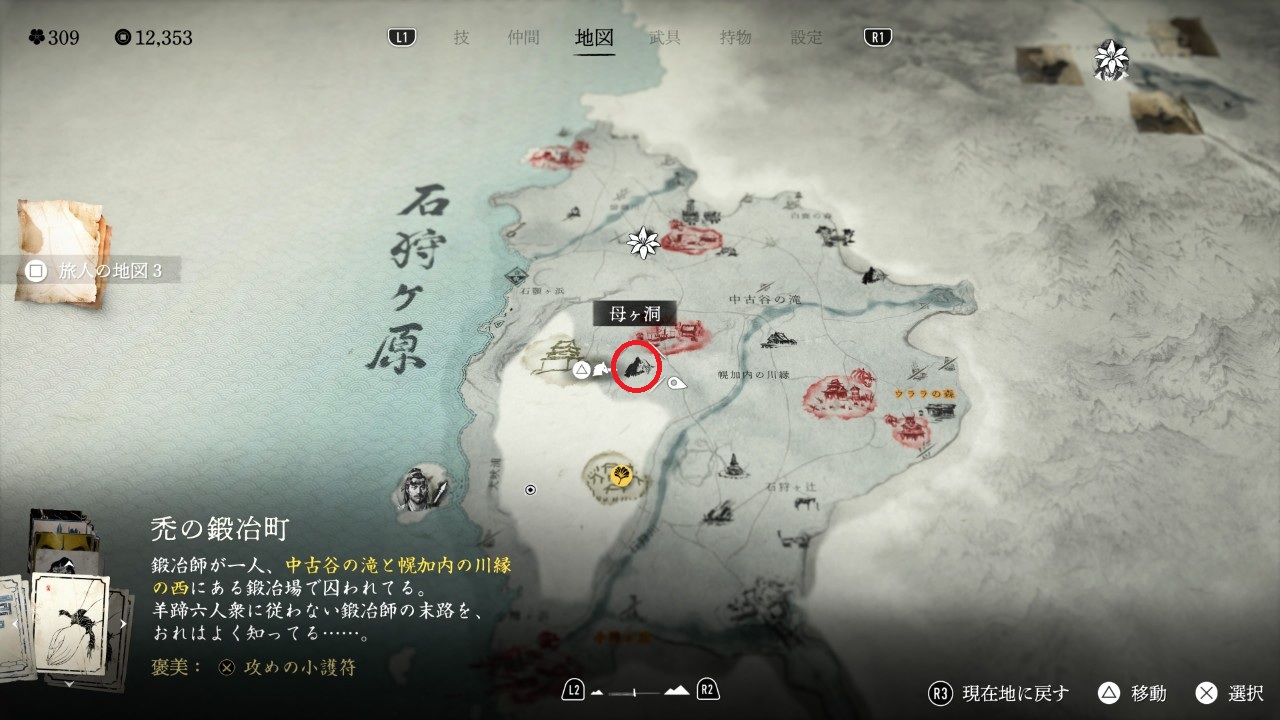Viewport: 1280px width, 720px height.
Task: Open the 仲間 (companions) tab
Action: click(523, 38)
